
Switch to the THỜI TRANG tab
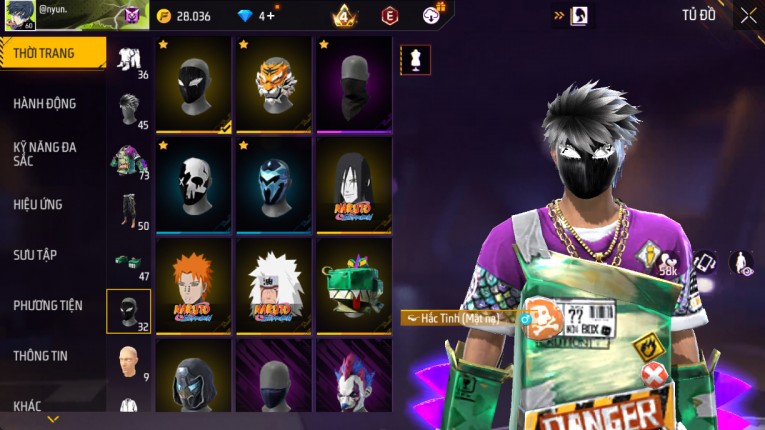tap(50, 53)
